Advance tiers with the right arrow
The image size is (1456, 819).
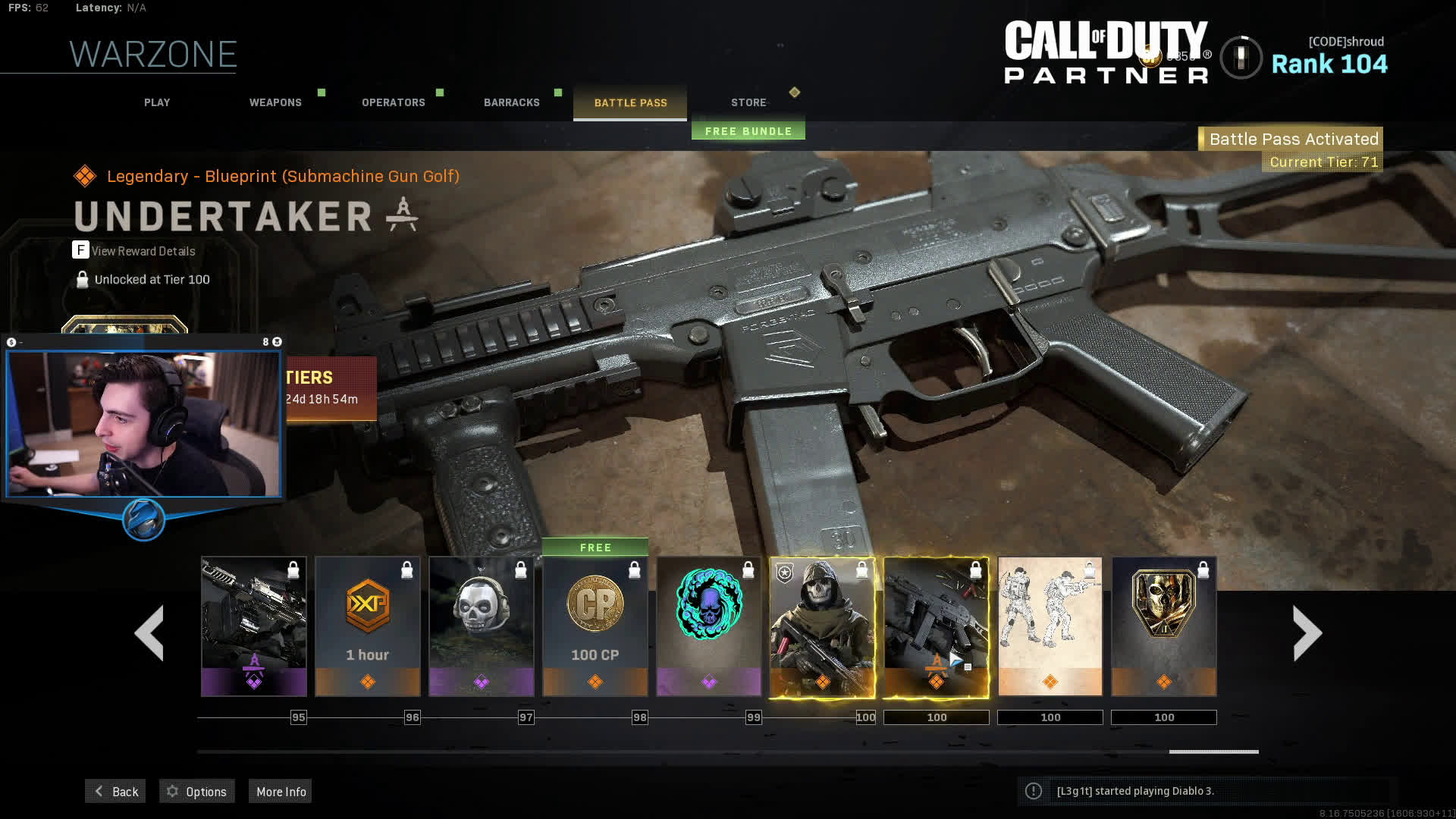pos(1307,632)
